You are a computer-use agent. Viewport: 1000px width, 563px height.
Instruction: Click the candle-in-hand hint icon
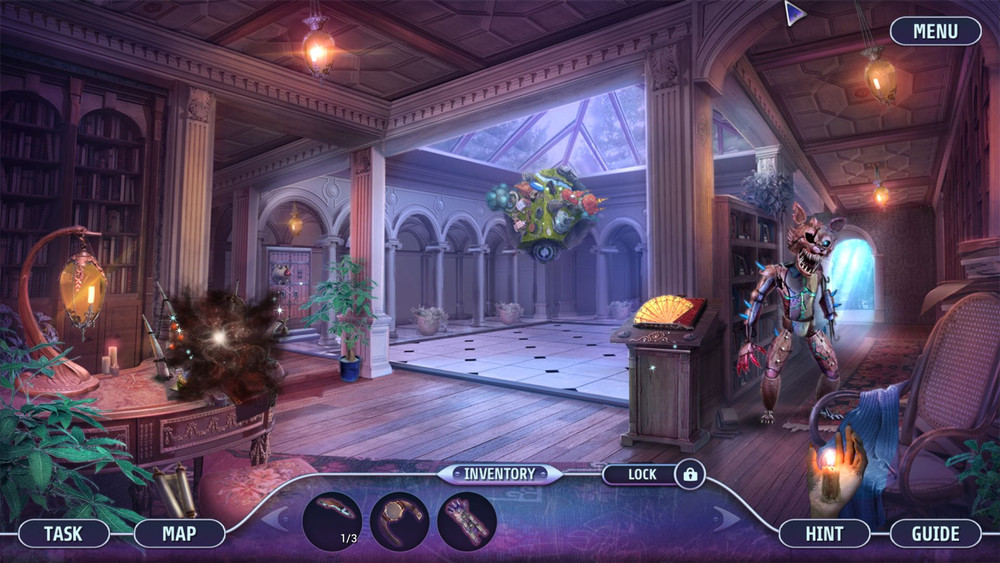click(x=836, y=466)
